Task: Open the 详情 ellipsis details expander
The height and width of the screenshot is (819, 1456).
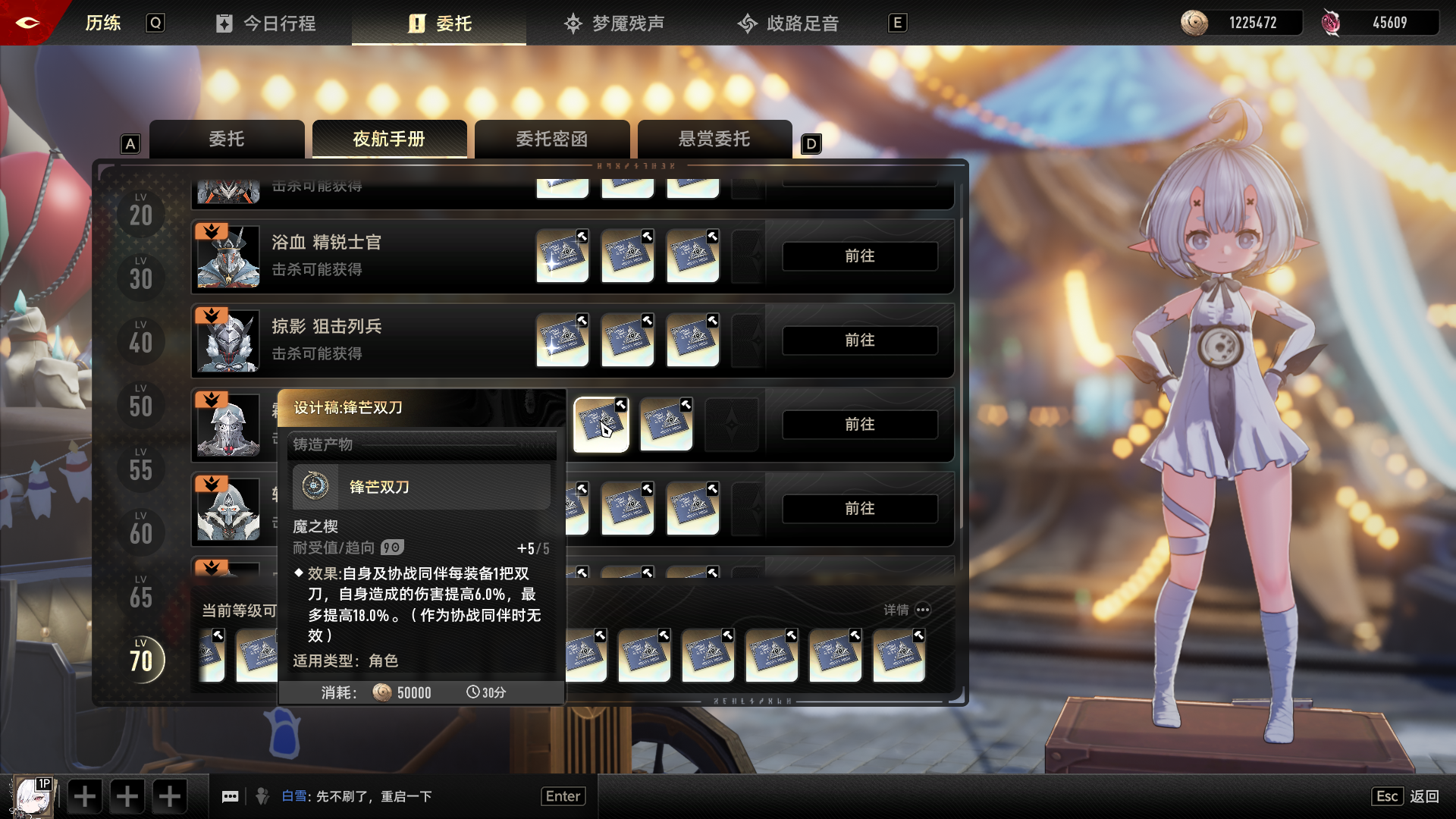Action: [923, 610]
